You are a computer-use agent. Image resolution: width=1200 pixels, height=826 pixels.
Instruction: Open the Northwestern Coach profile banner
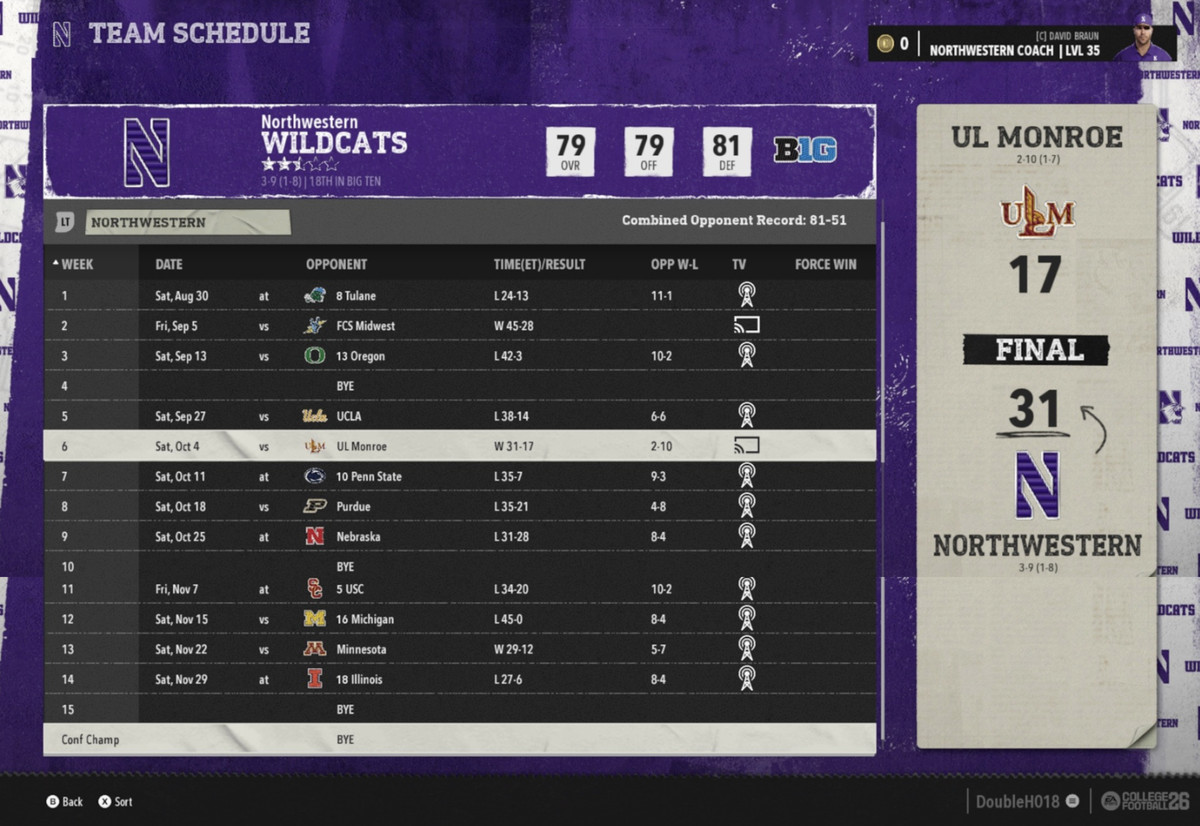tap(1020, 44)
